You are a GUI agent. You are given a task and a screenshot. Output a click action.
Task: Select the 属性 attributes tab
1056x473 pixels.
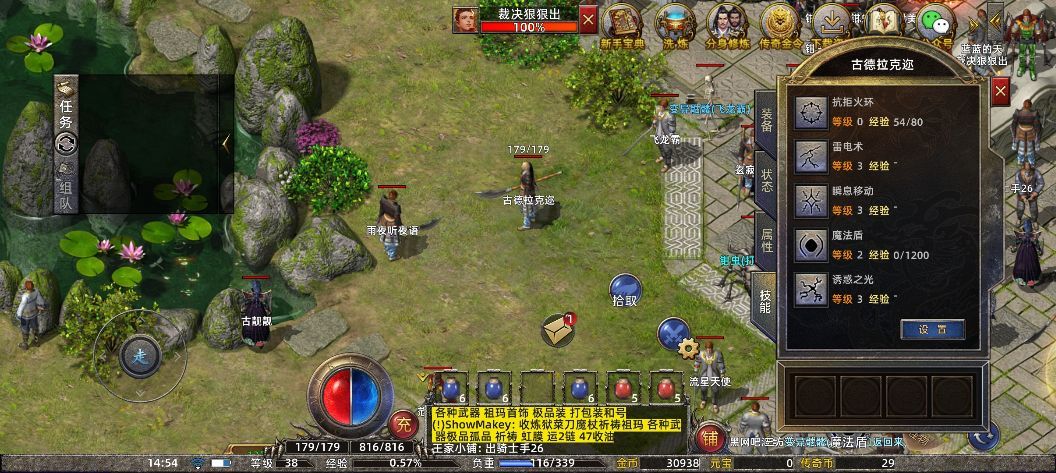(765, 238)
